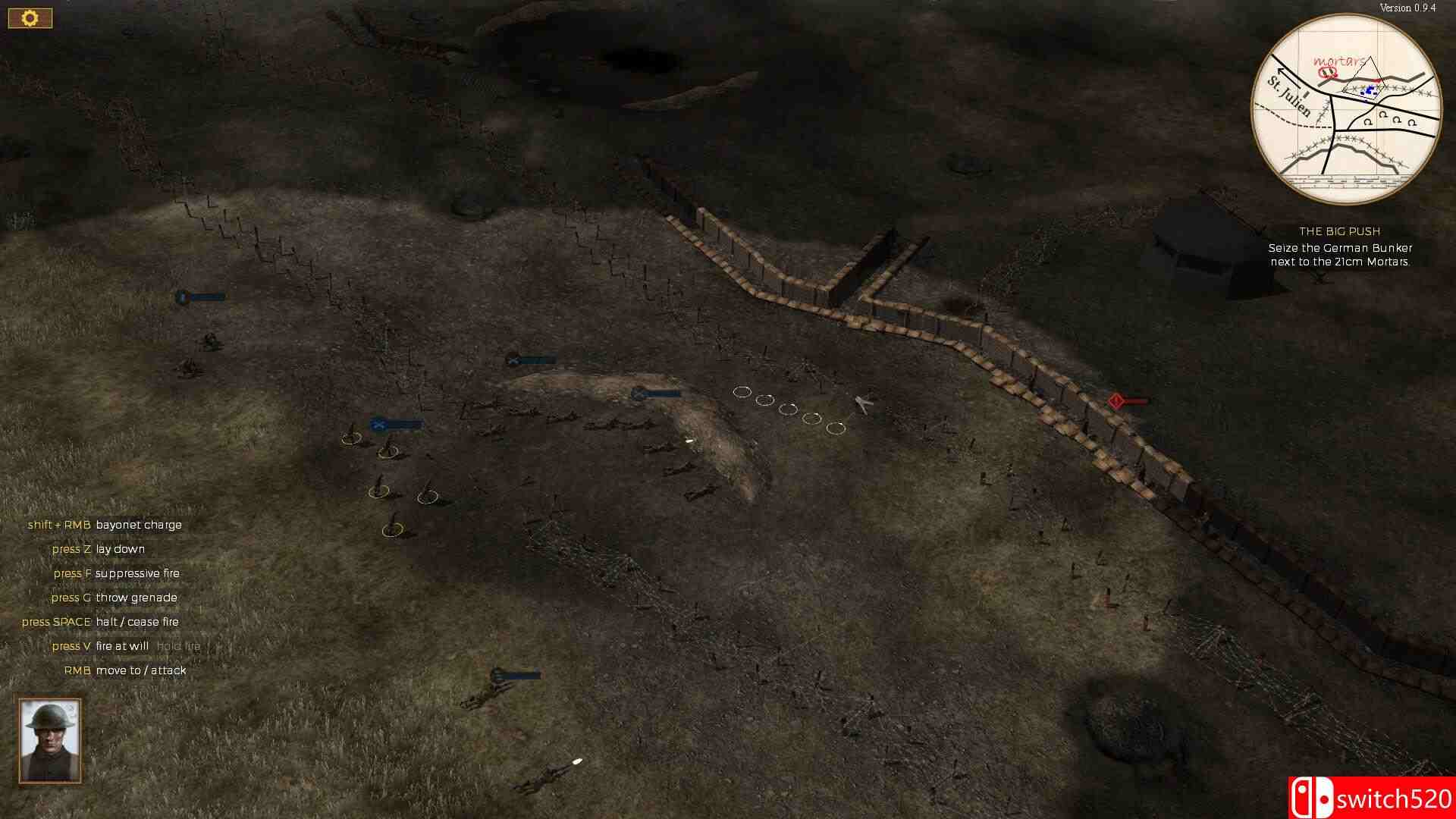This screenshot has width=1456, height=819.
Task: Click THE BIG PUSH objective header
Action: pyautogui.click(x=1341, y=231)
